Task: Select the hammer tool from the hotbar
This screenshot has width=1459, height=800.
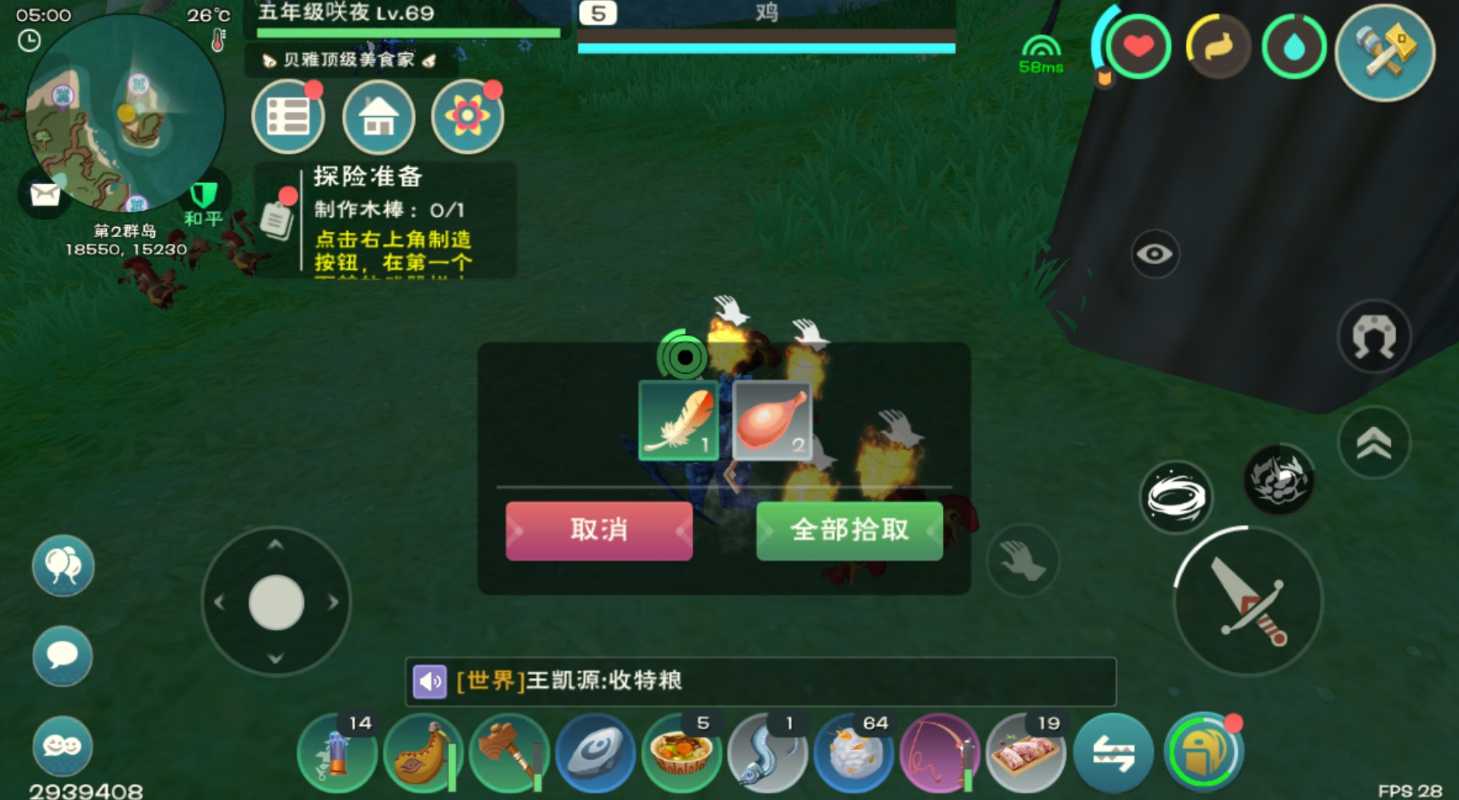Action: point(509,752)
